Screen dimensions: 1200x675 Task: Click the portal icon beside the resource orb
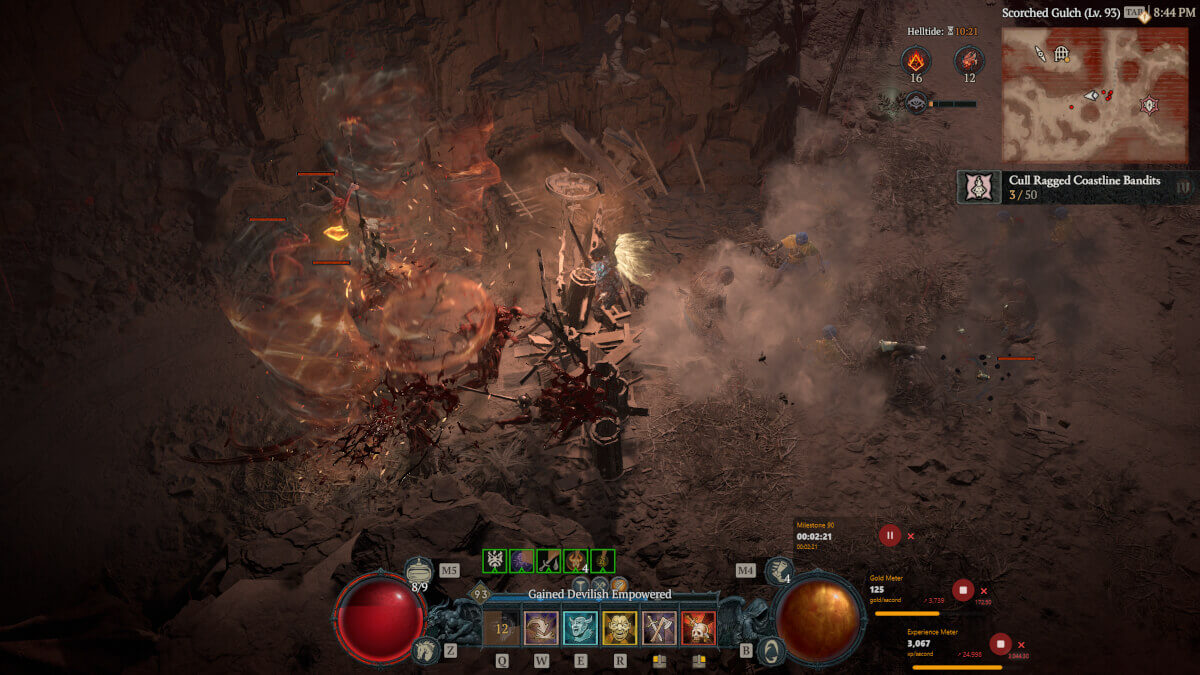[x=769, y=651]
